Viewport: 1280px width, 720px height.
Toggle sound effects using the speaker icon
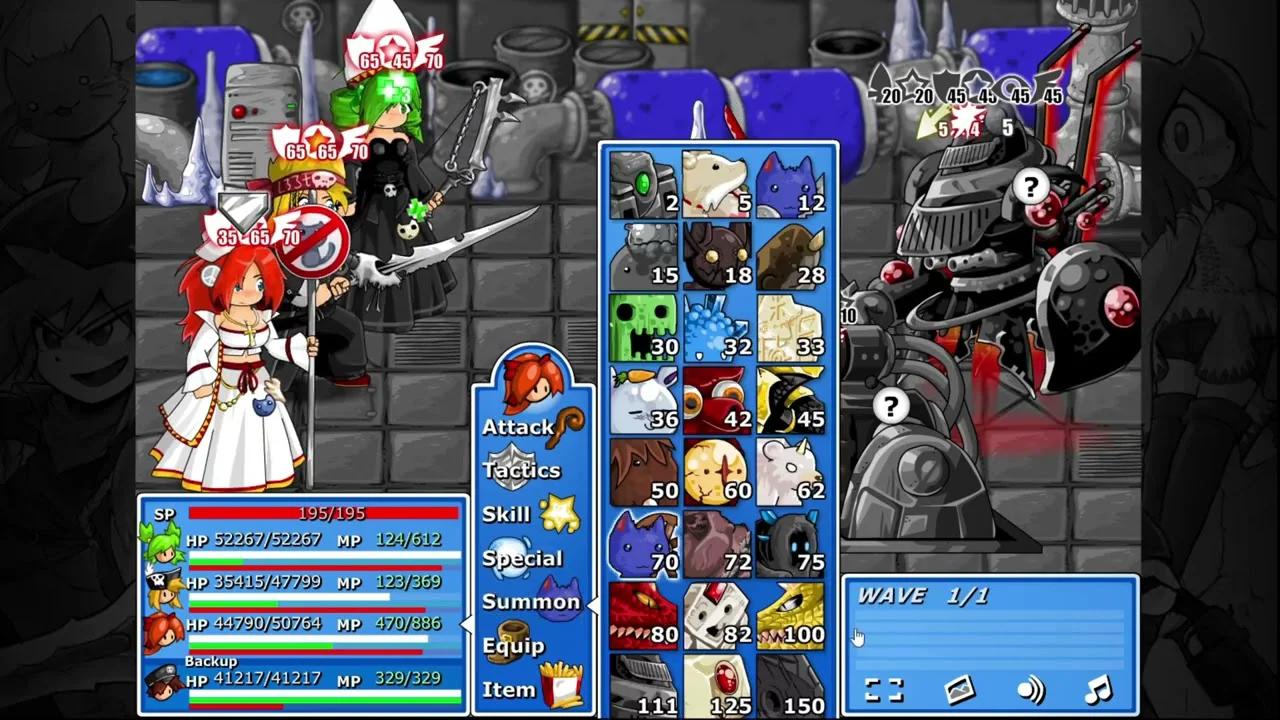tap(1030, 689)
